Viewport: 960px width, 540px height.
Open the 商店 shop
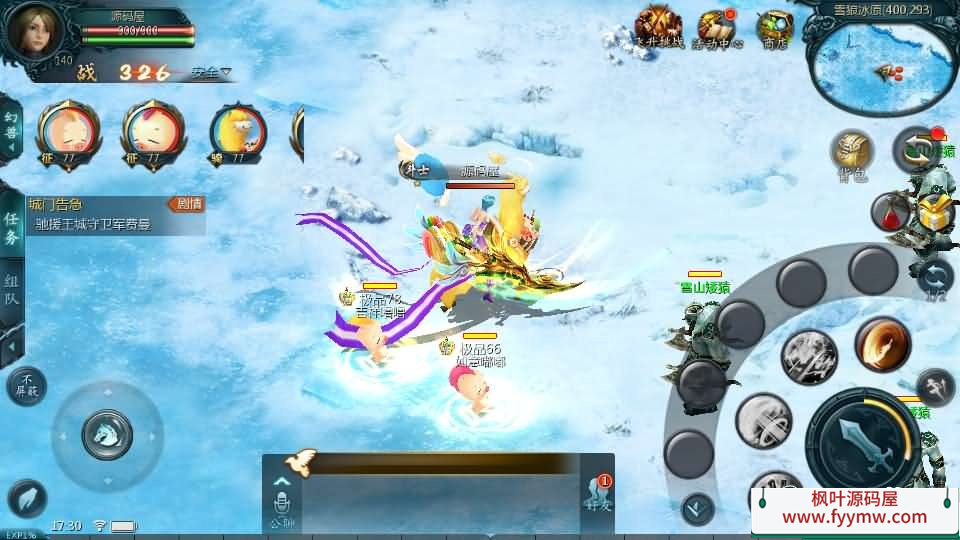pyautogui.click(x=774, y=28)
